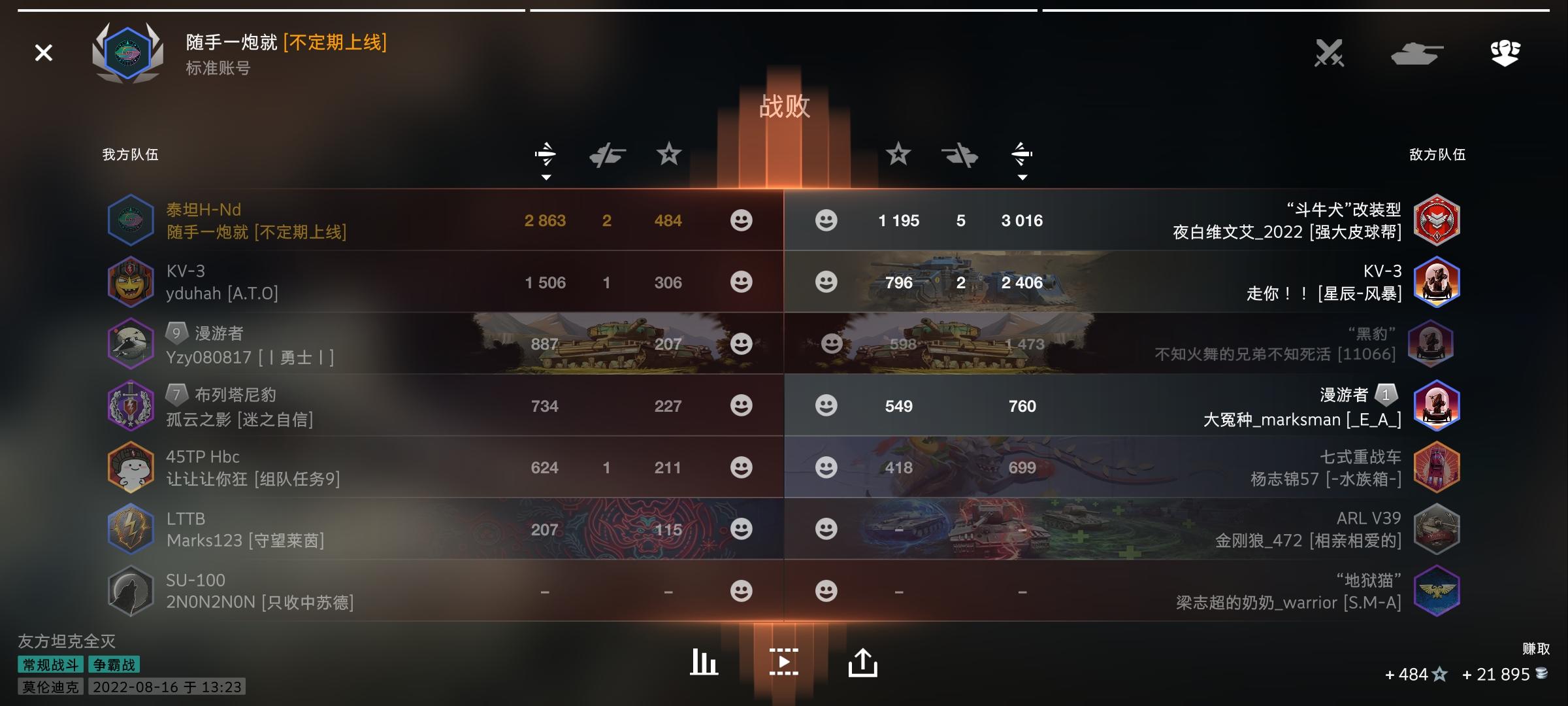Toggle emoji reaction for Marks123
Viewport: 1568px width, 706px height.
[741, 529]
